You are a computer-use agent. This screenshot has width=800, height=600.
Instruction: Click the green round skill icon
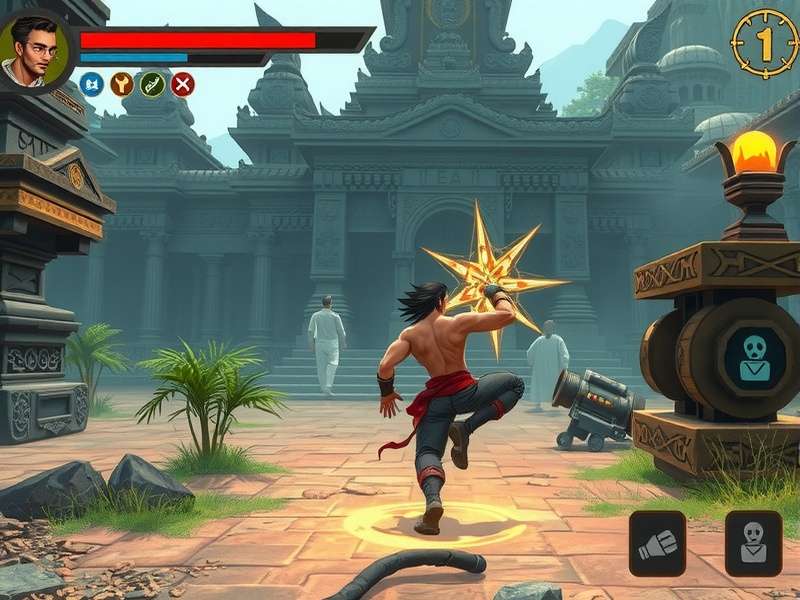[x=152, y=84]
